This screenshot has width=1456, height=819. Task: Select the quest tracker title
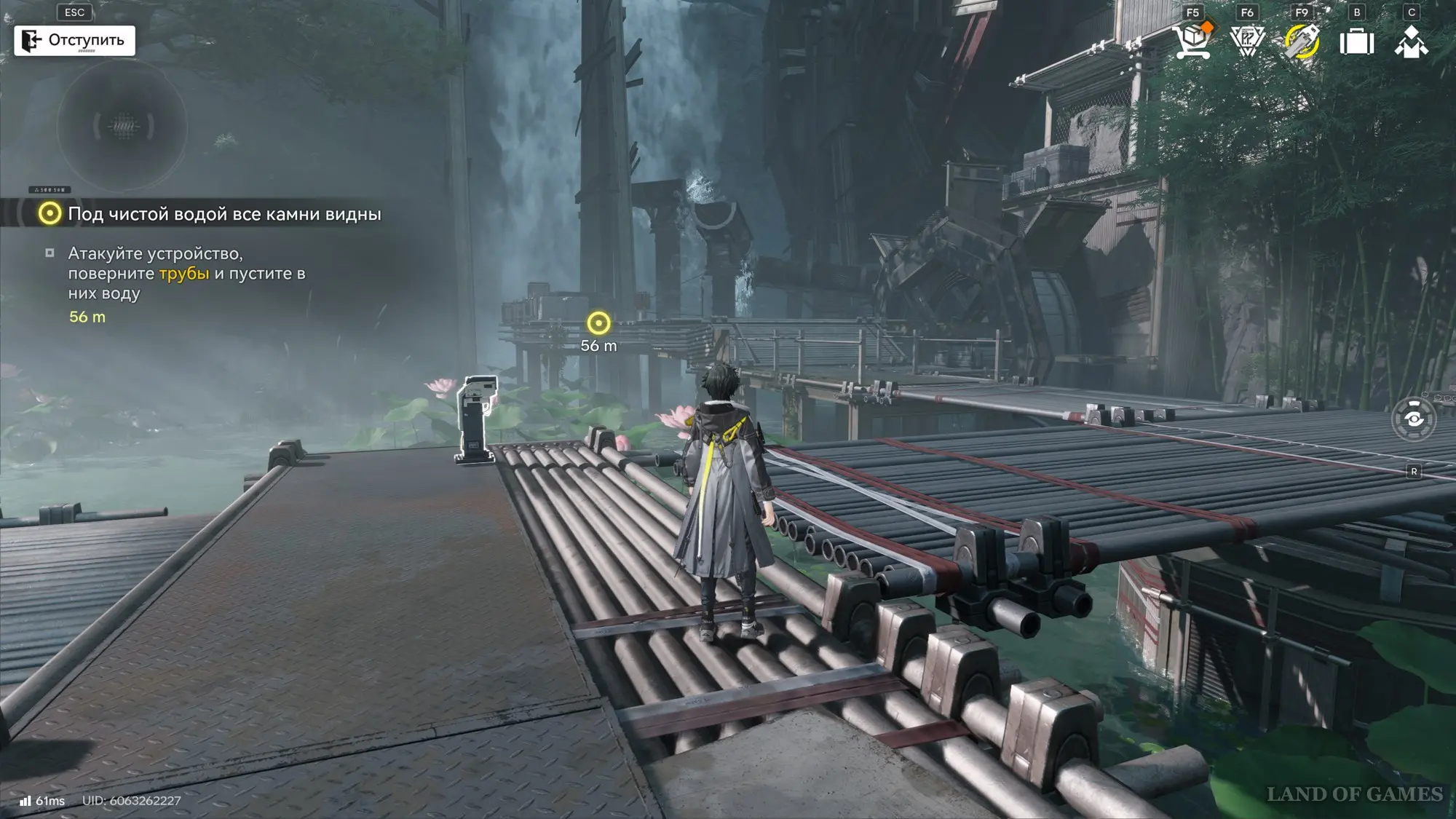pyautogui.click(x=224, y=214)
